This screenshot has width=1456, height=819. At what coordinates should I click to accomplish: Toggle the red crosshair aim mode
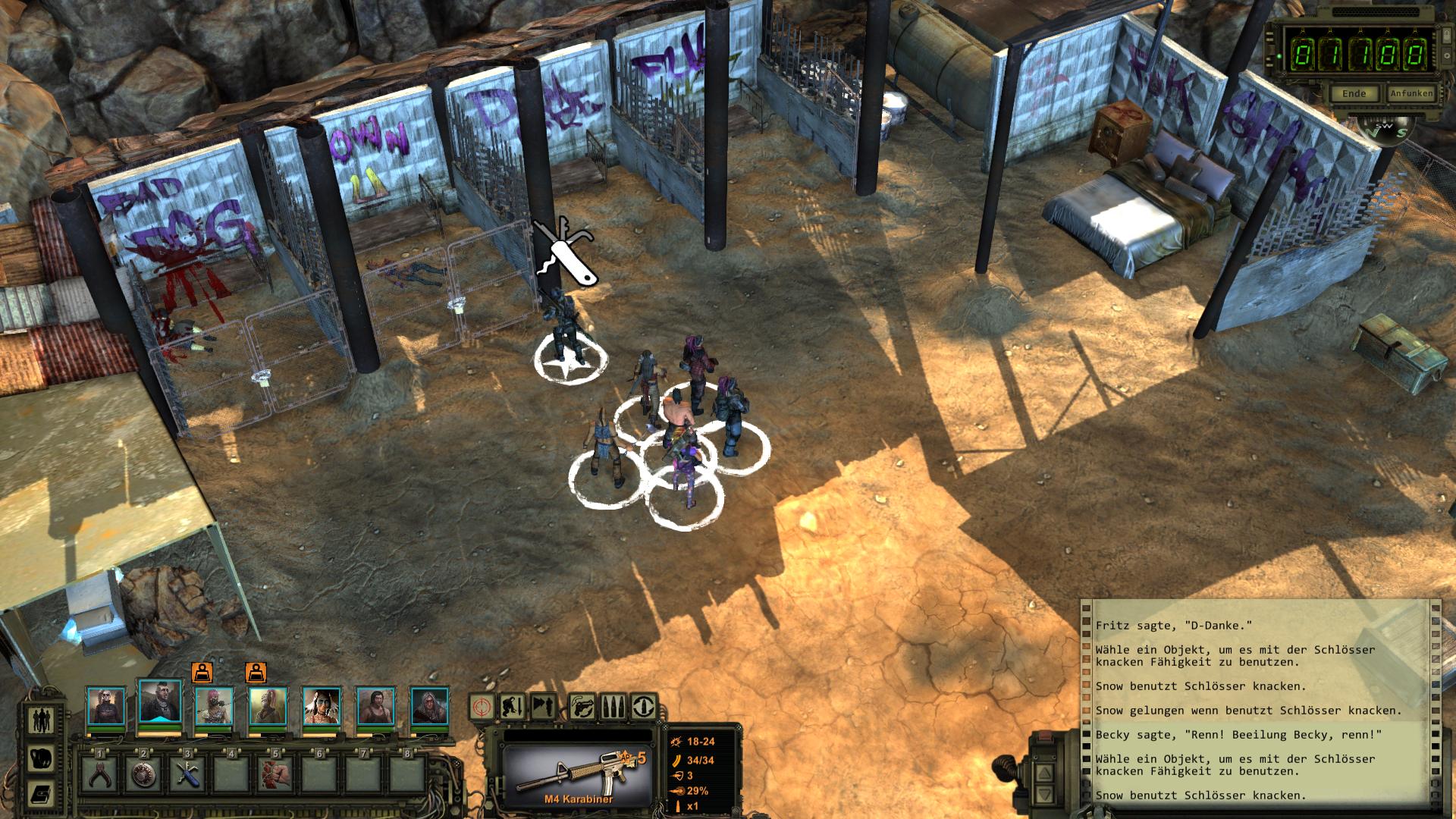483,707
